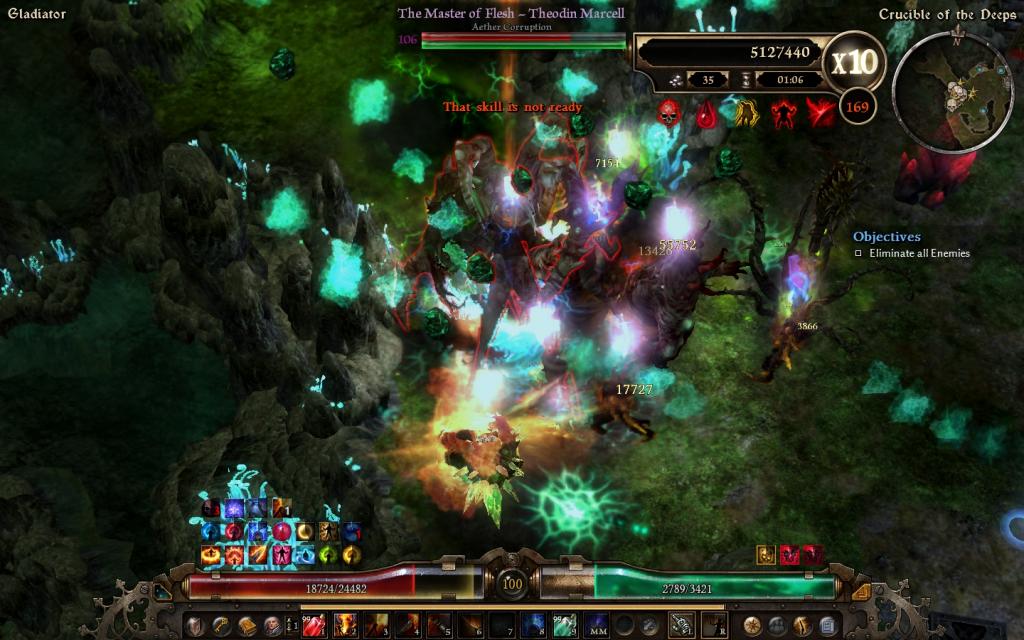Use the green energy potion slot
Viewport: 1024px width, 640px height.
pyautogui.click(x=563, y=626)
